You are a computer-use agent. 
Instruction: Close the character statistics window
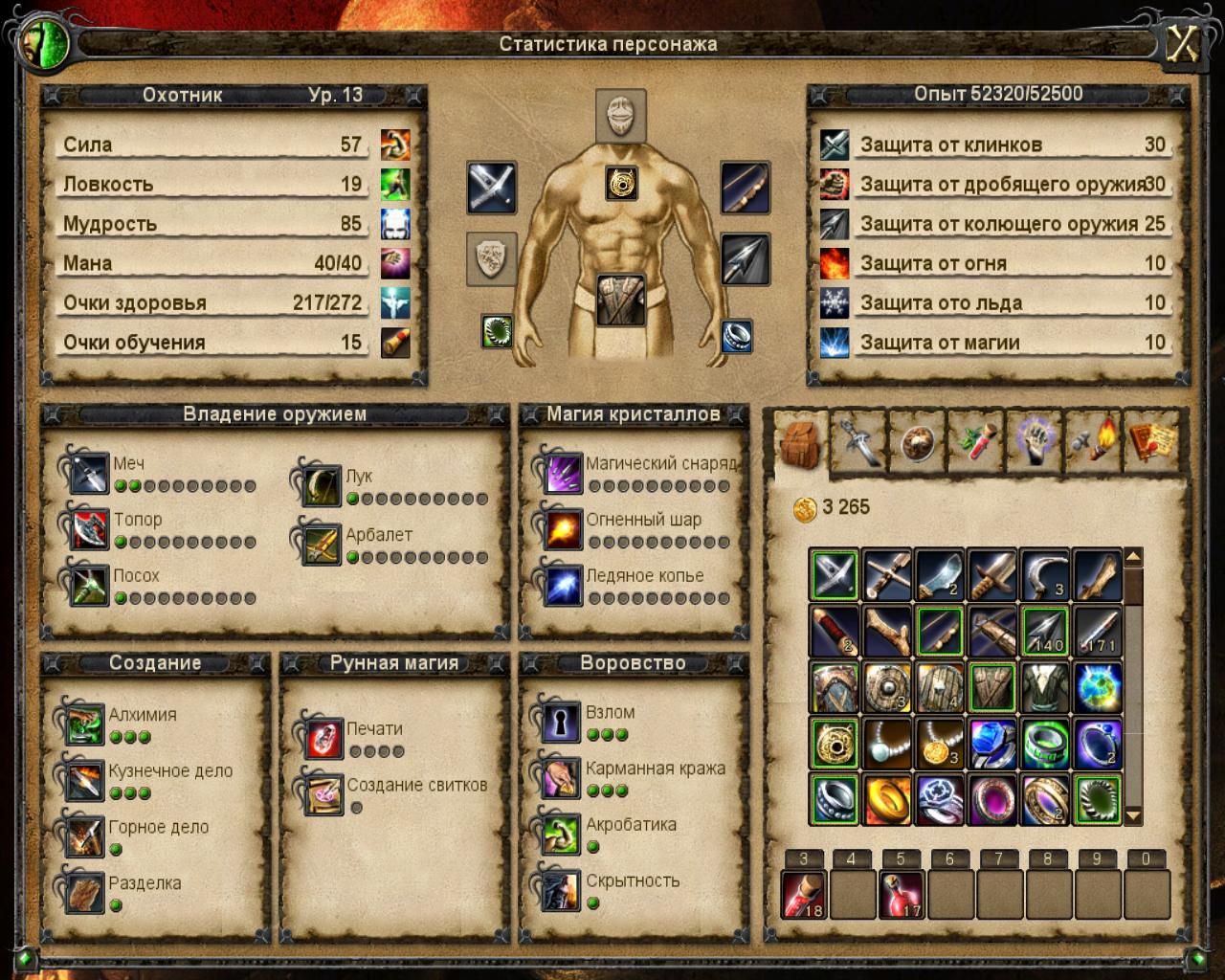(x=1183, y=45)
